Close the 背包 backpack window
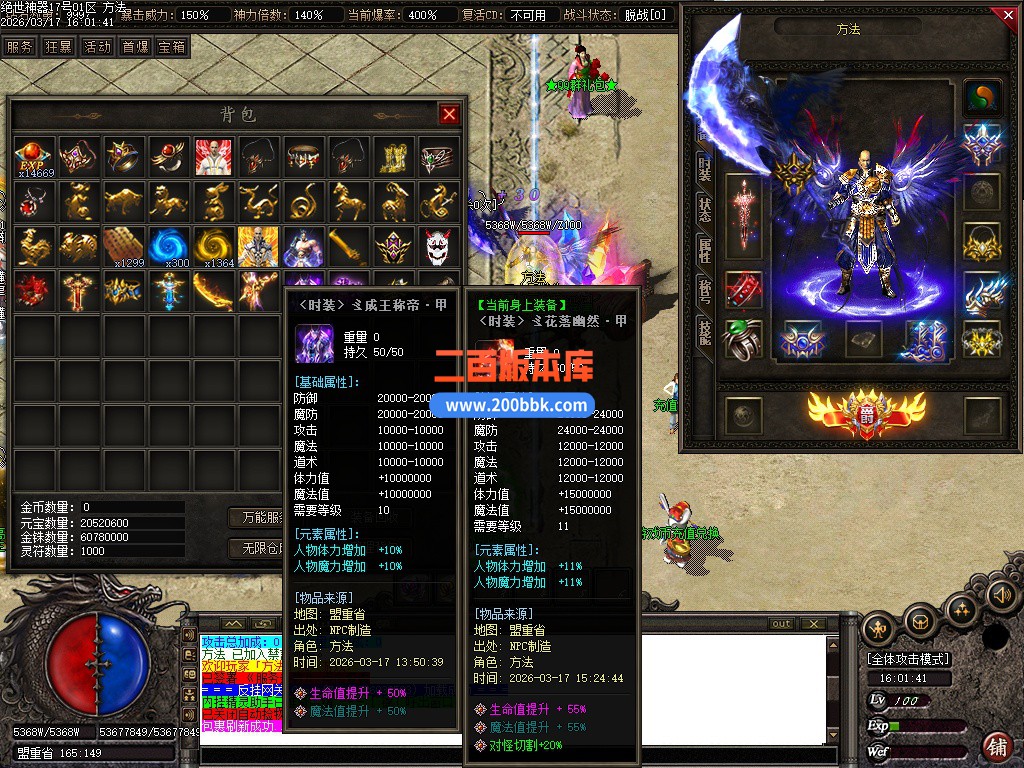Screen dimensions: 1024x768 [449, 114]
